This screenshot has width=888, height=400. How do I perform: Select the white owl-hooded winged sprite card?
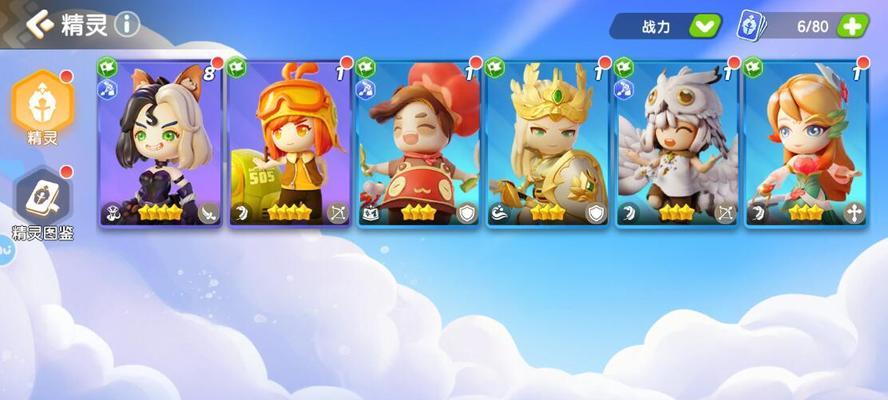(677, 143)
